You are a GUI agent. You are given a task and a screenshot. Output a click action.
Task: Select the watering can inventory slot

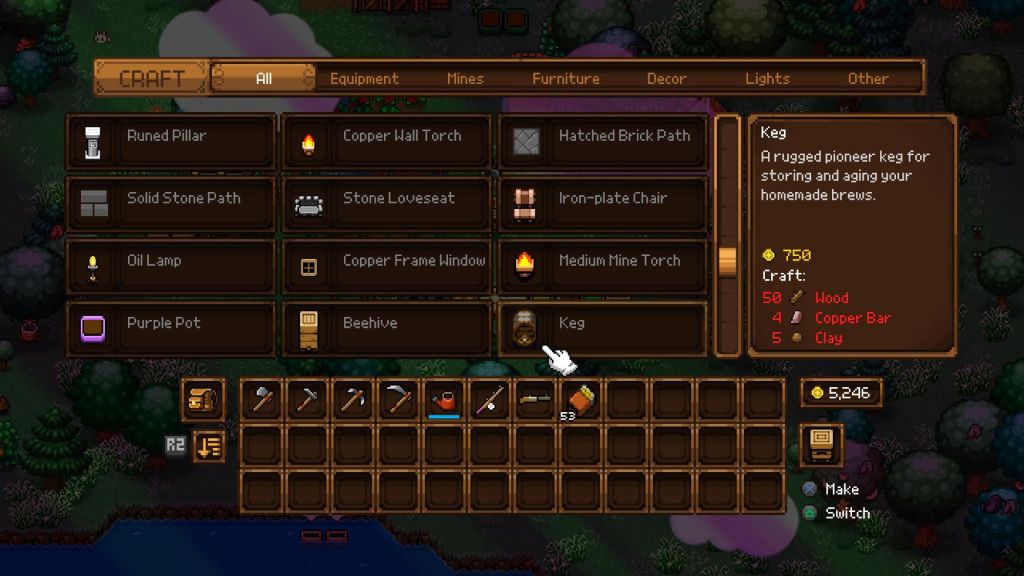tap(444, 400)
